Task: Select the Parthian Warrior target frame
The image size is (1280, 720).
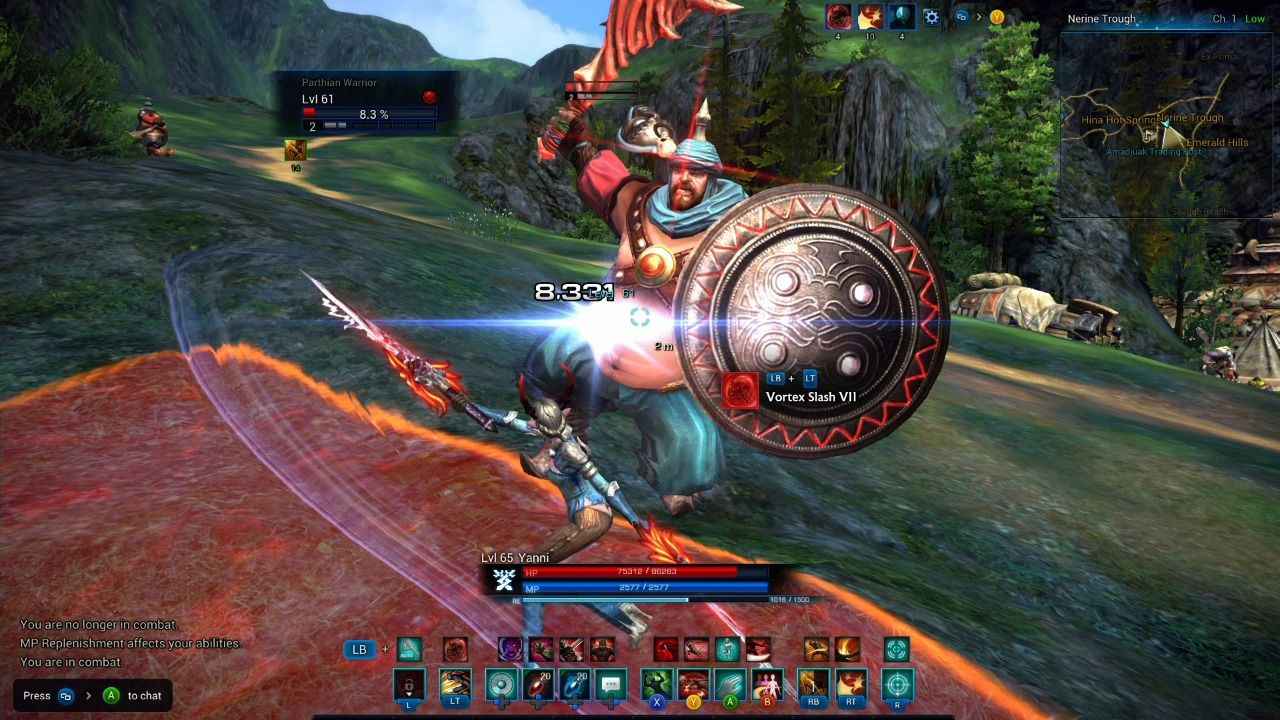Action: [x=369, y=103]
